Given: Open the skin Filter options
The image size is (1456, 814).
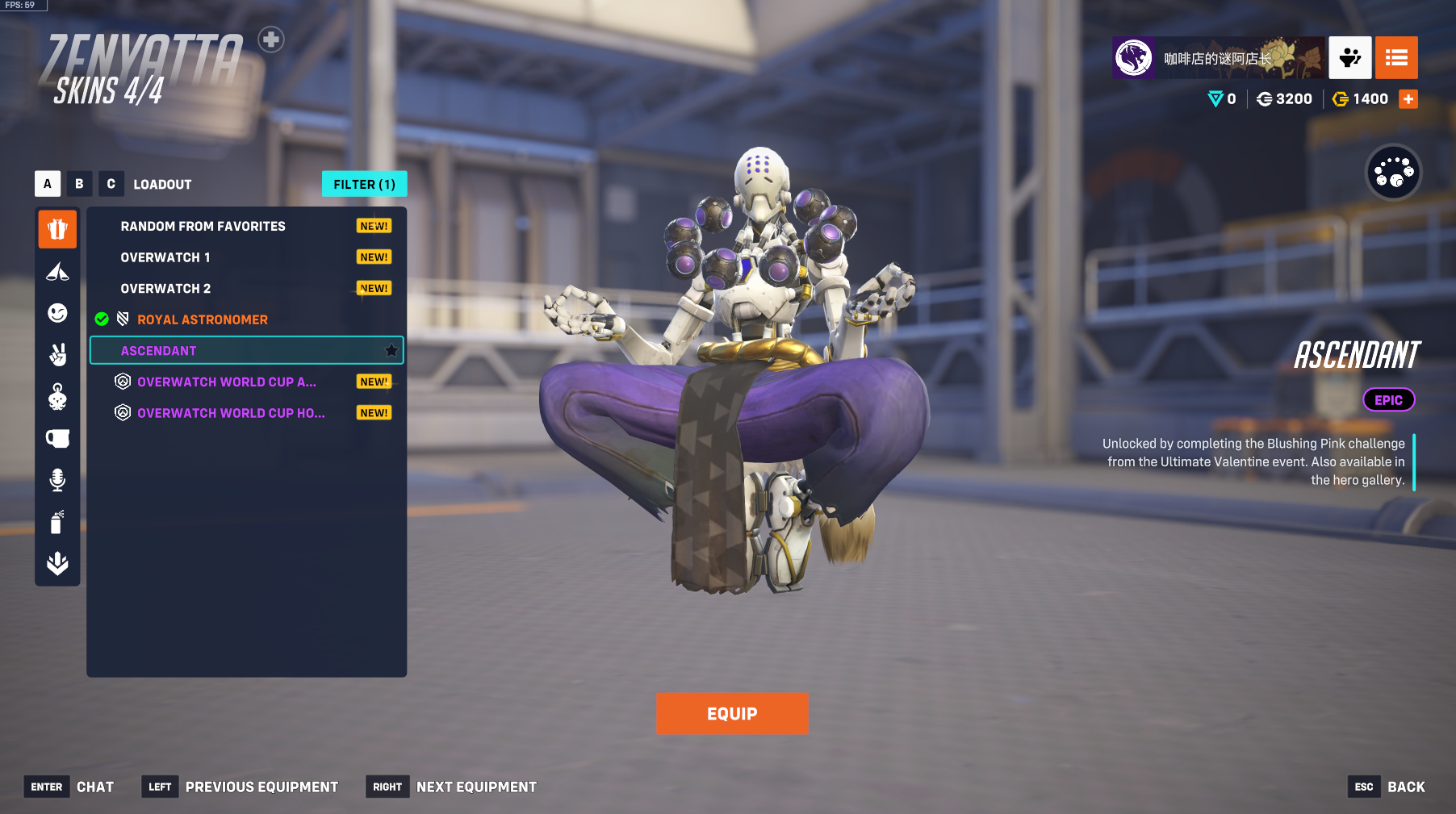Looking at the screenshot, I should click(364, 184).
